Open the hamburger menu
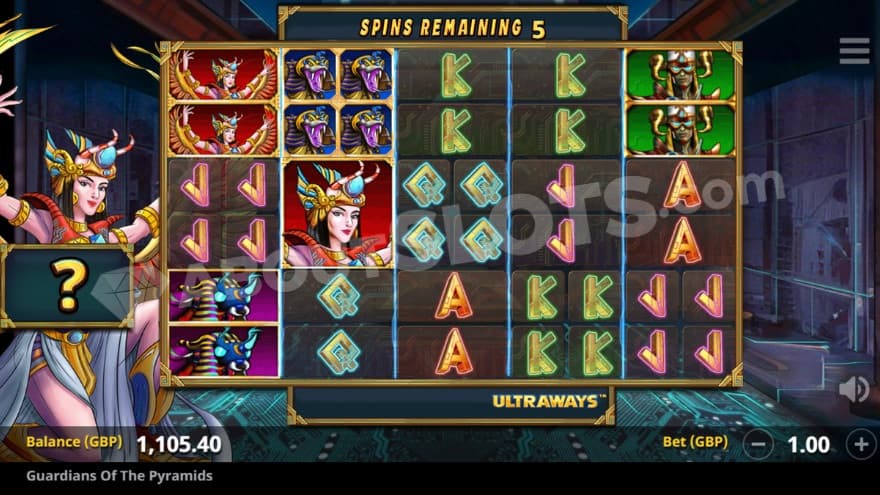 pyautogui.click(x=854, y=51)
